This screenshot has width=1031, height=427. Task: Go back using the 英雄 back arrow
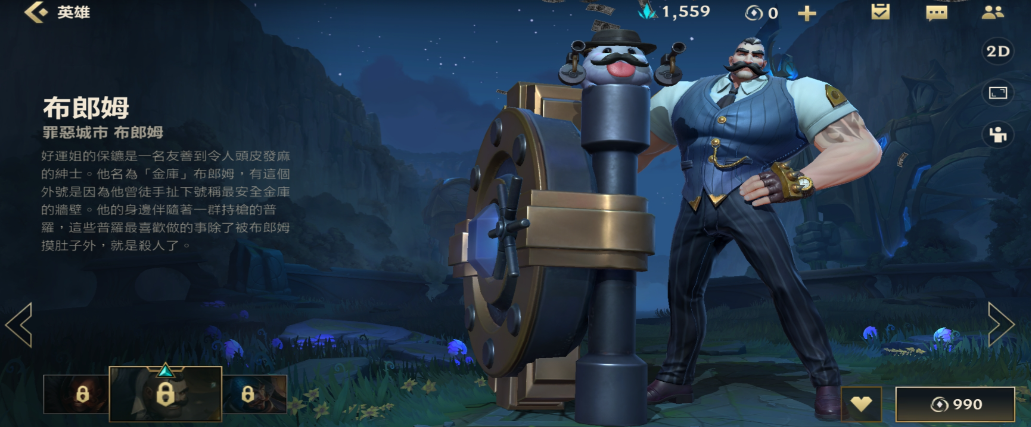pos(38,12)
